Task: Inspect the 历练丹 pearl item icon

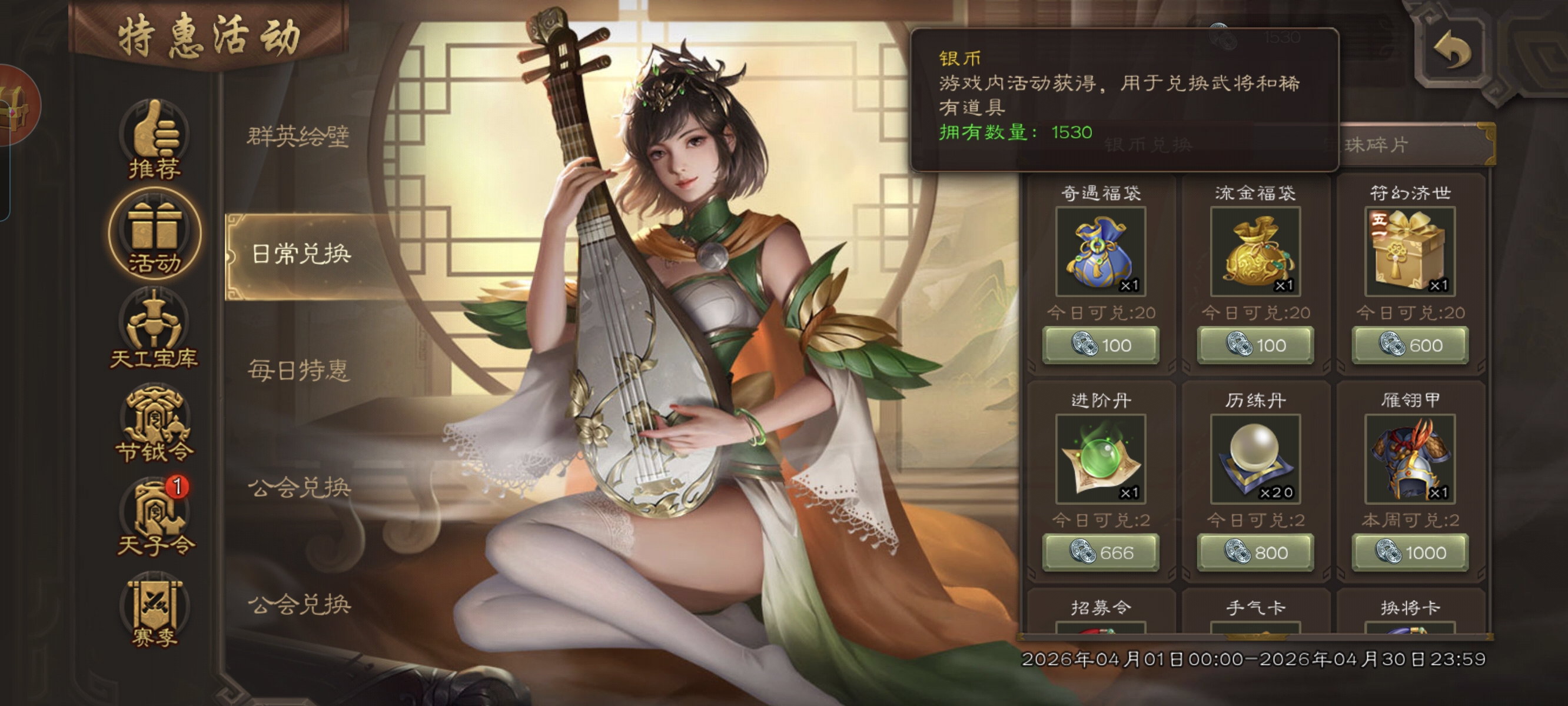Action: point(1255,459)
